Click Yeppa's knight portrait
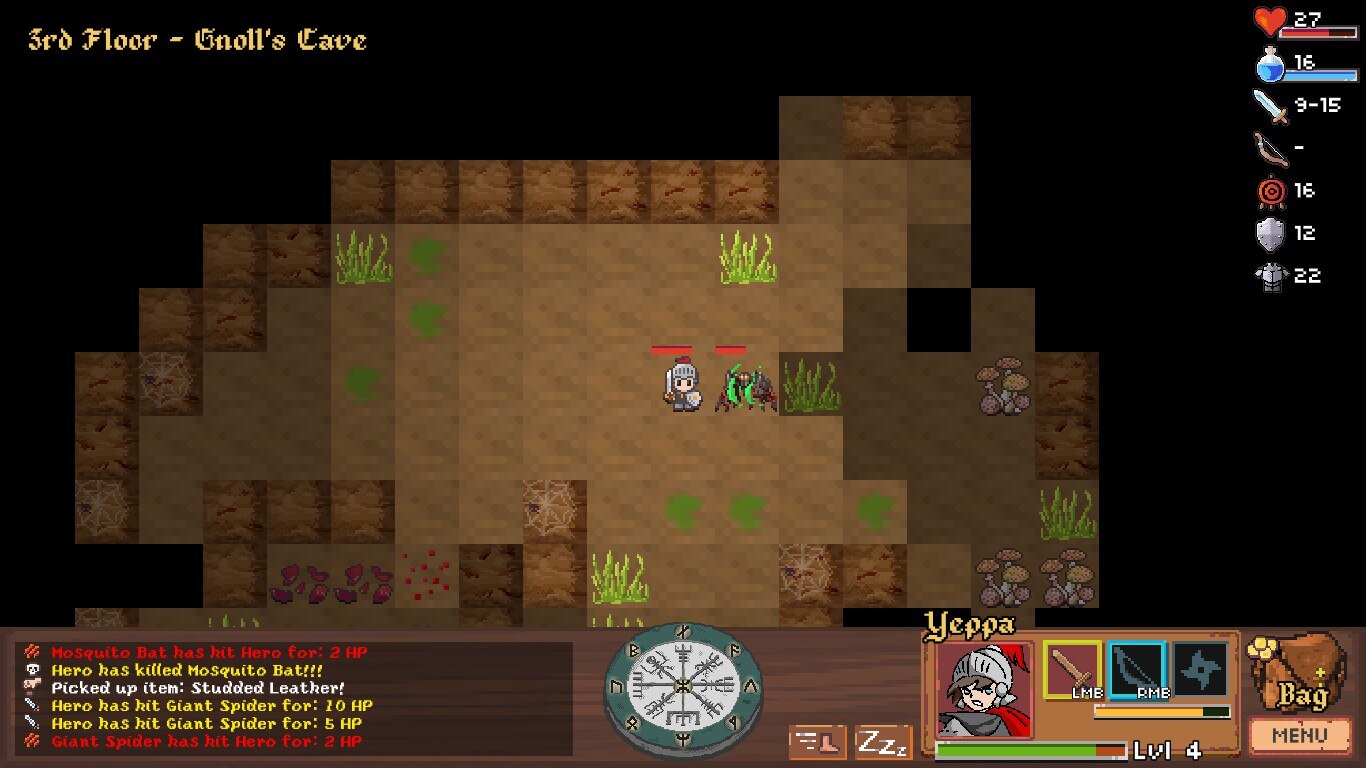This screenshot has width=1366, height=768. click(984, 689)
